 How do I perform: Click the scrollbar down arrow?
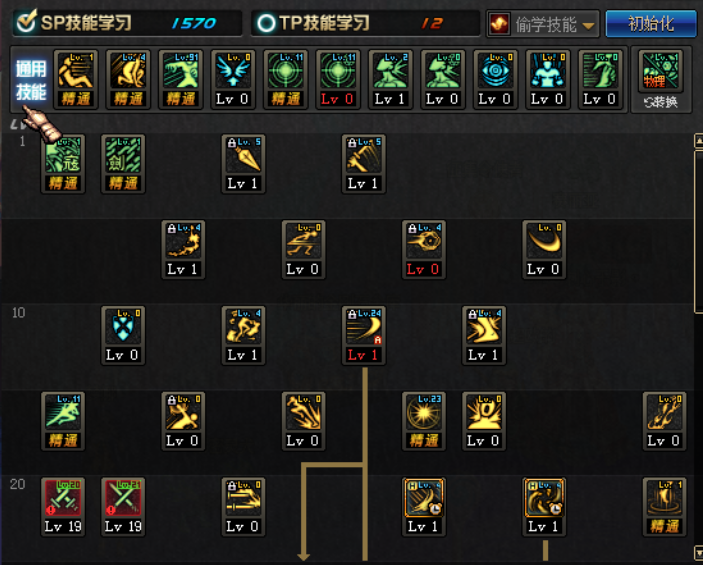[698, 552]
